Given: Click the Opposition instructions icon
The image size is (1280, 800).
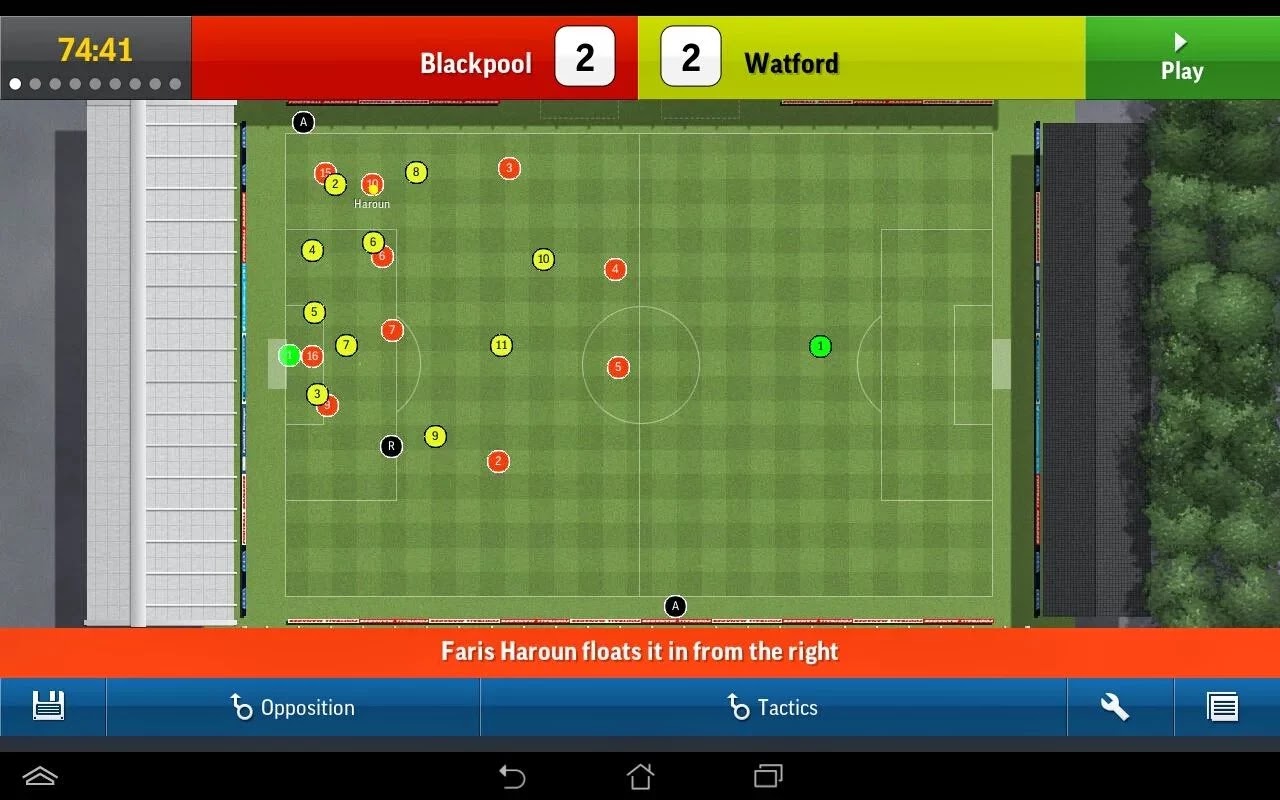Looking at the screenshot, I should (243, 707).
